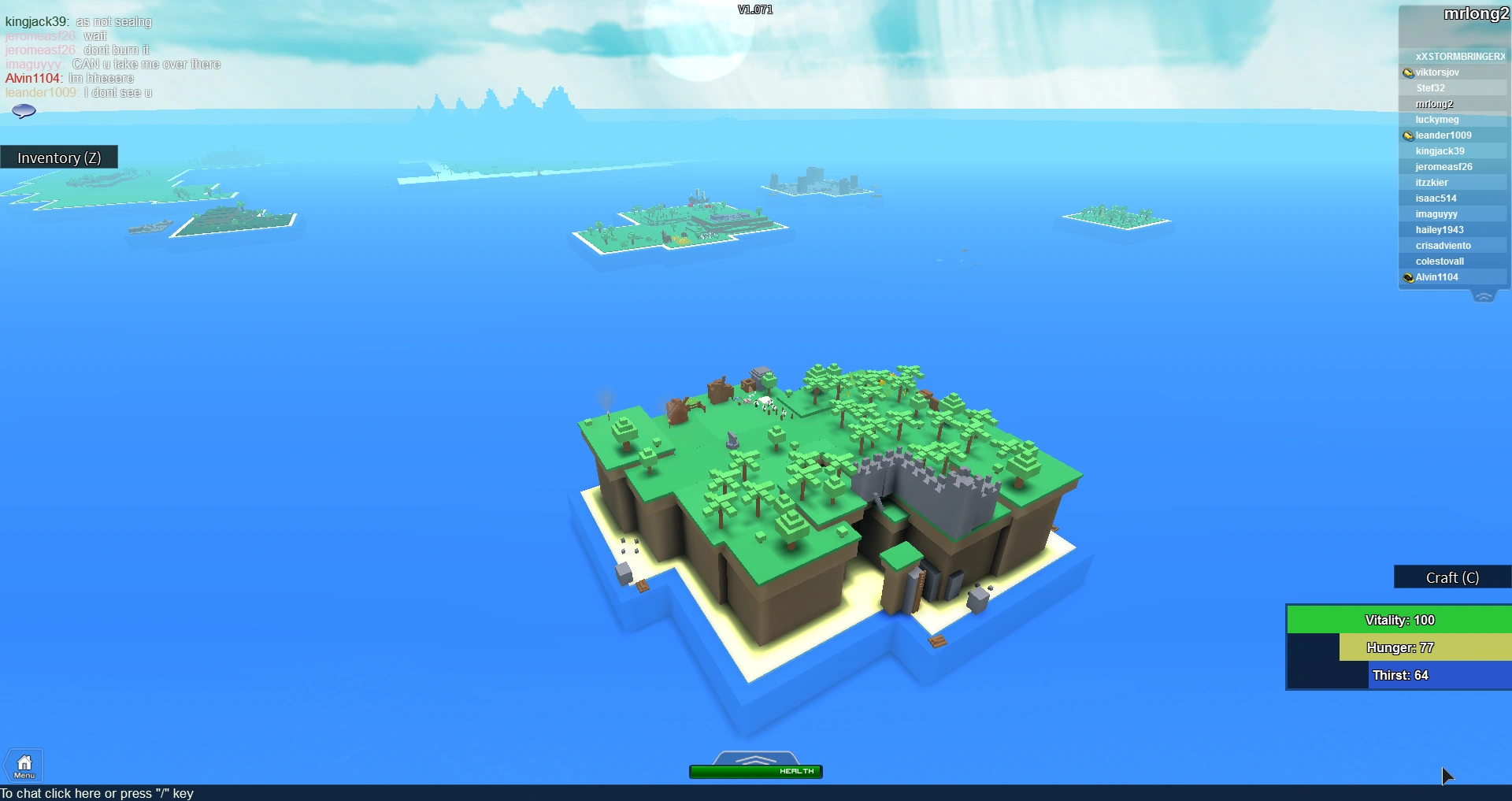This screenshot has width=1512, height=801.
Task: Collapse the leaderboard with its bottom chevron
Action: (x=1484, y=295)
